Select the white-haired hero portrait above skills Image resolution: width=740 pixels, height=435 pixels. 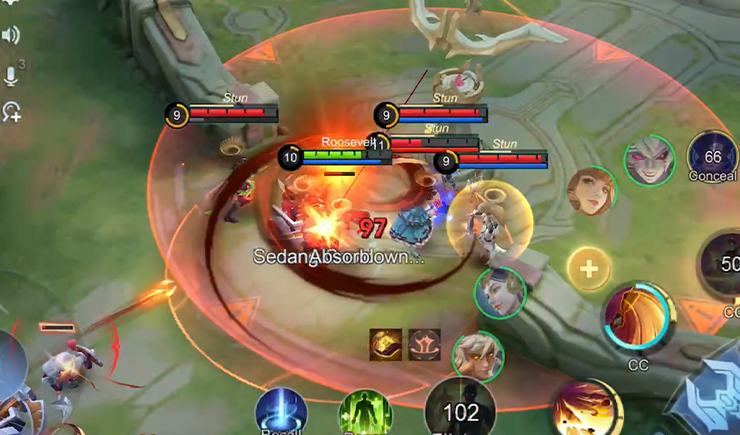coord(476,357)
